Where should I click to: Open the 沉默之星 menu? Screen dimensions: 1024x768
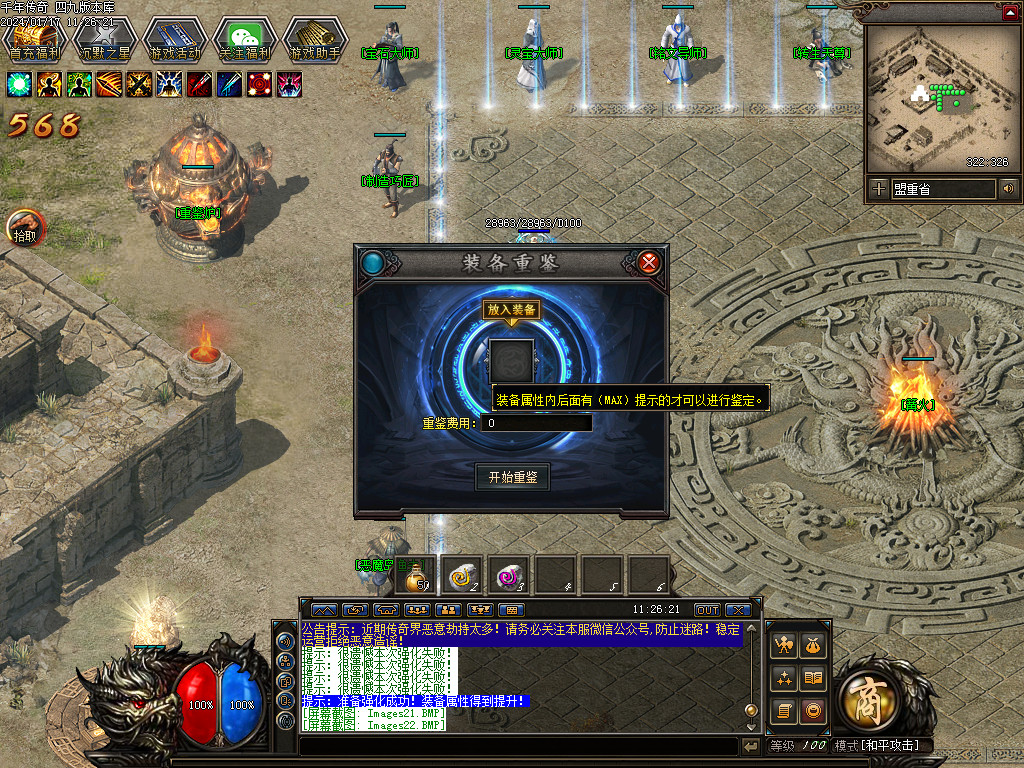pos(105,40)
